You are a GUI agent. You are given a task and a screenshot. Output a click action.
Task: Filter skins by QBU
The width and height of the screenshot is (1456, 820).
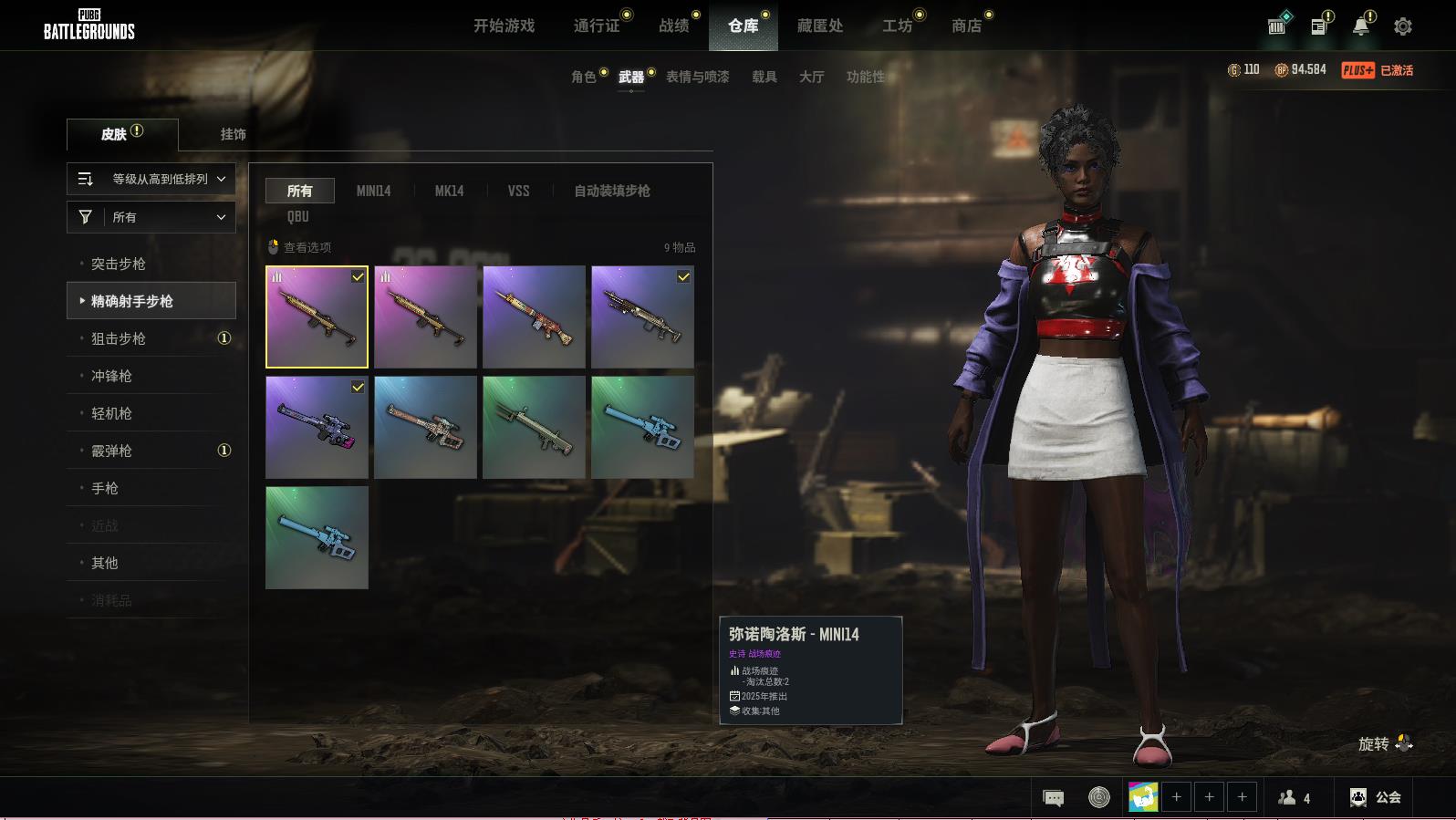coord(298,216)
